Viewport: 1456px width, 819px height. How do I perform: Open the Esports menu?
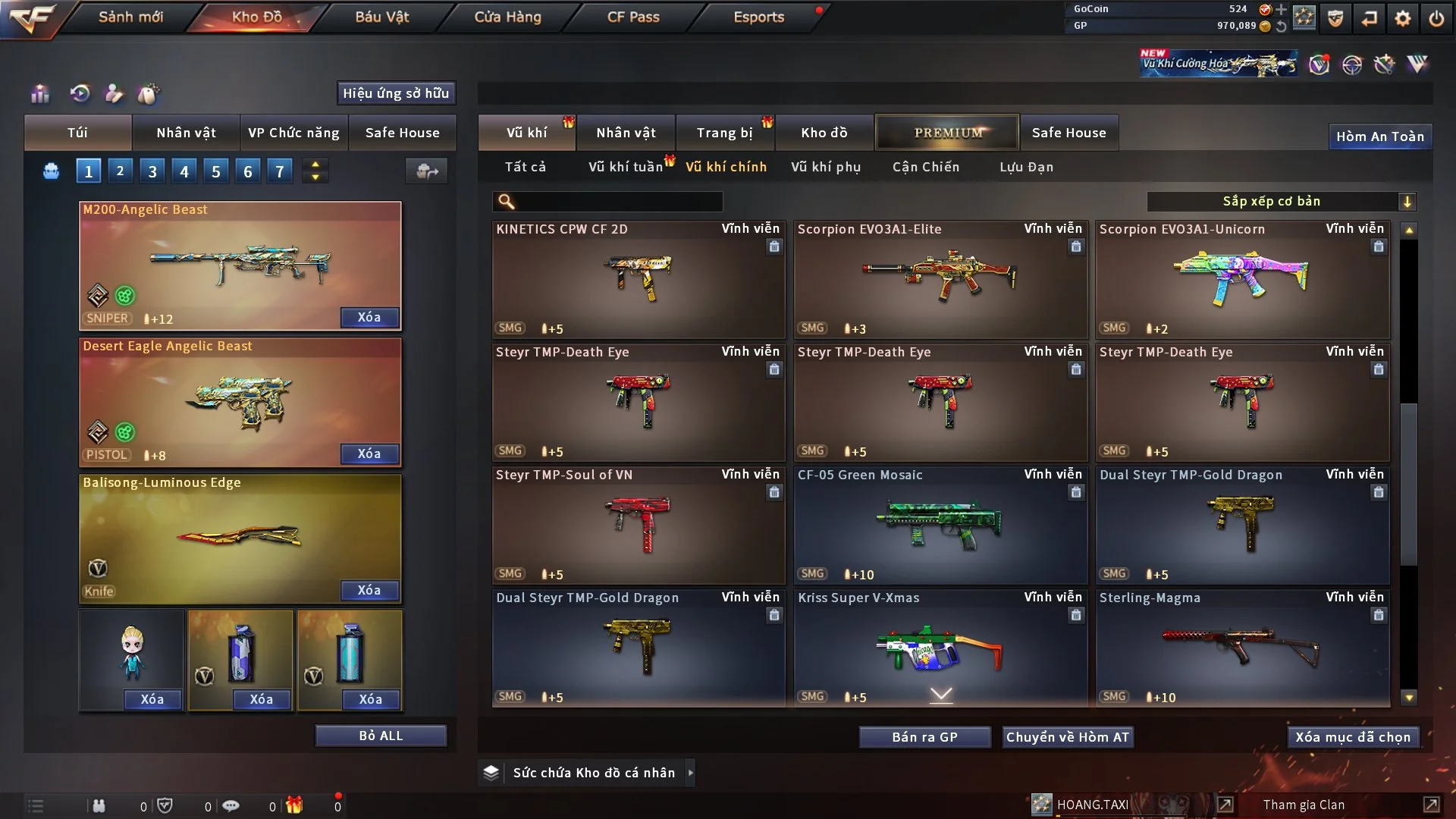click(x=758, y=17)
